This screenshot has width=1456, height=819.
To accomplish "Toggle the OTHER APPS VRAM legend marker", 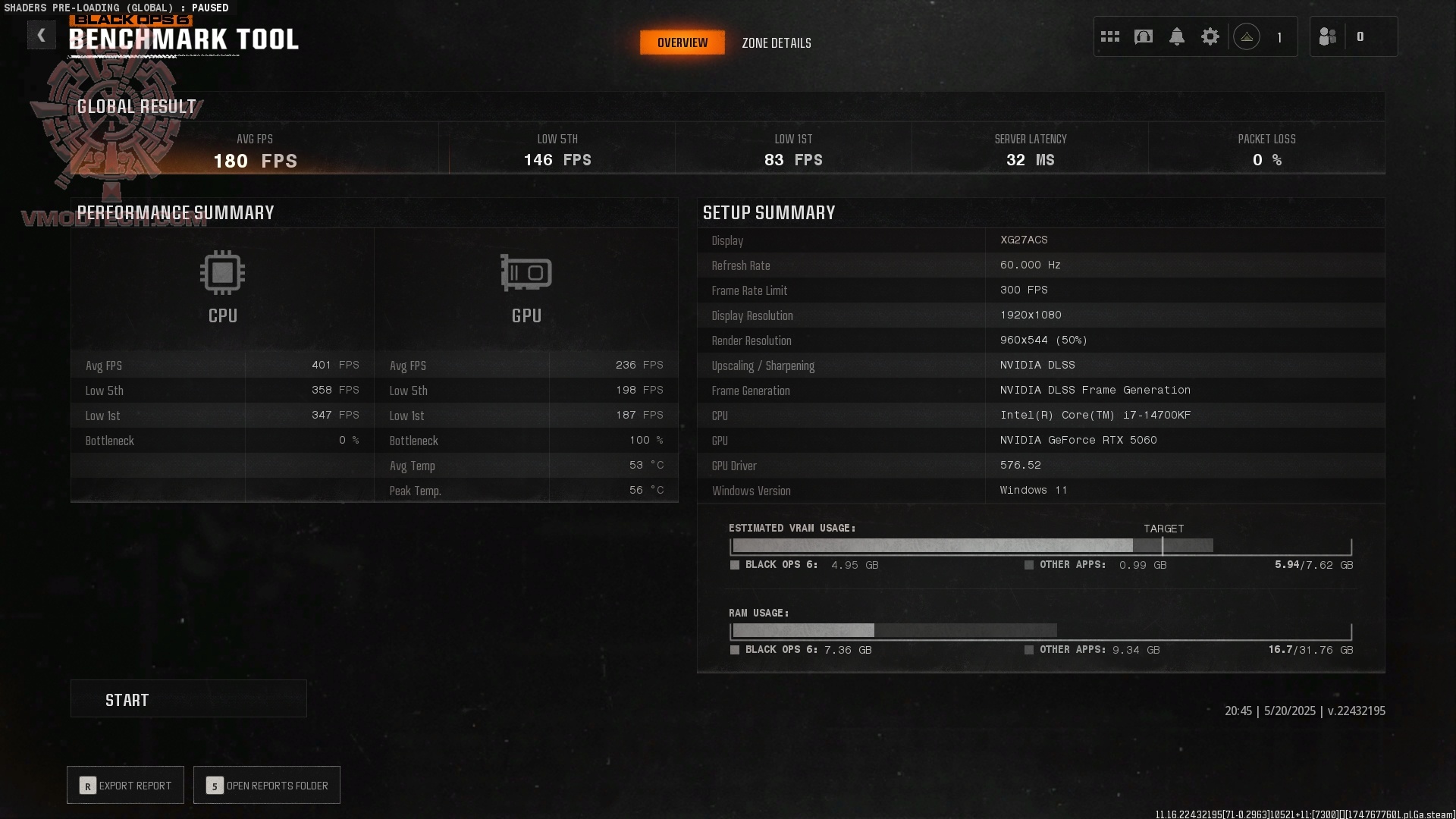I will [x=1029, y=565].
